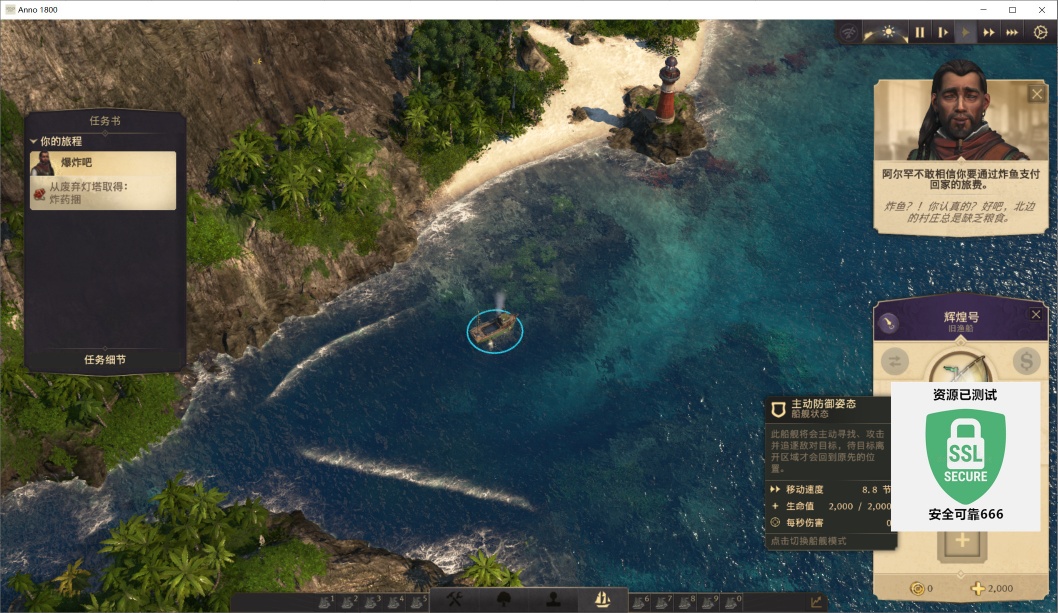Viewport: 1058px width, 613px height.
Task: Set game to slow speed
Action: (x=942, y=32)
